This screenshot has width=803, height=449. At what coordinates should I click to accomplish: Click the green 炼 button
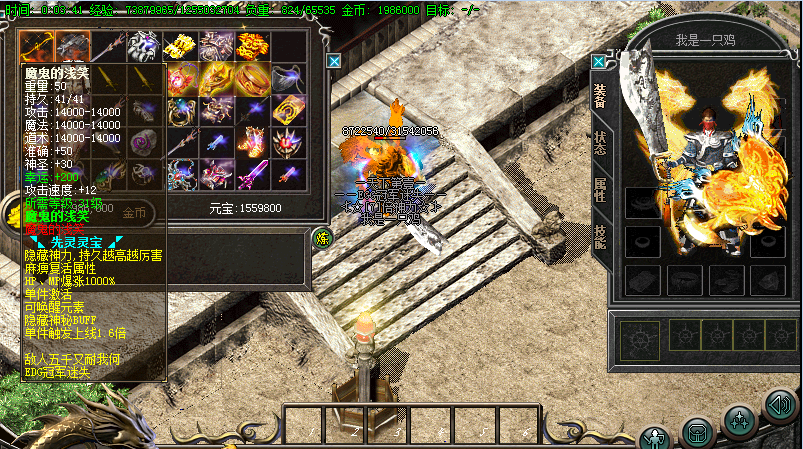tap(323, 237)
